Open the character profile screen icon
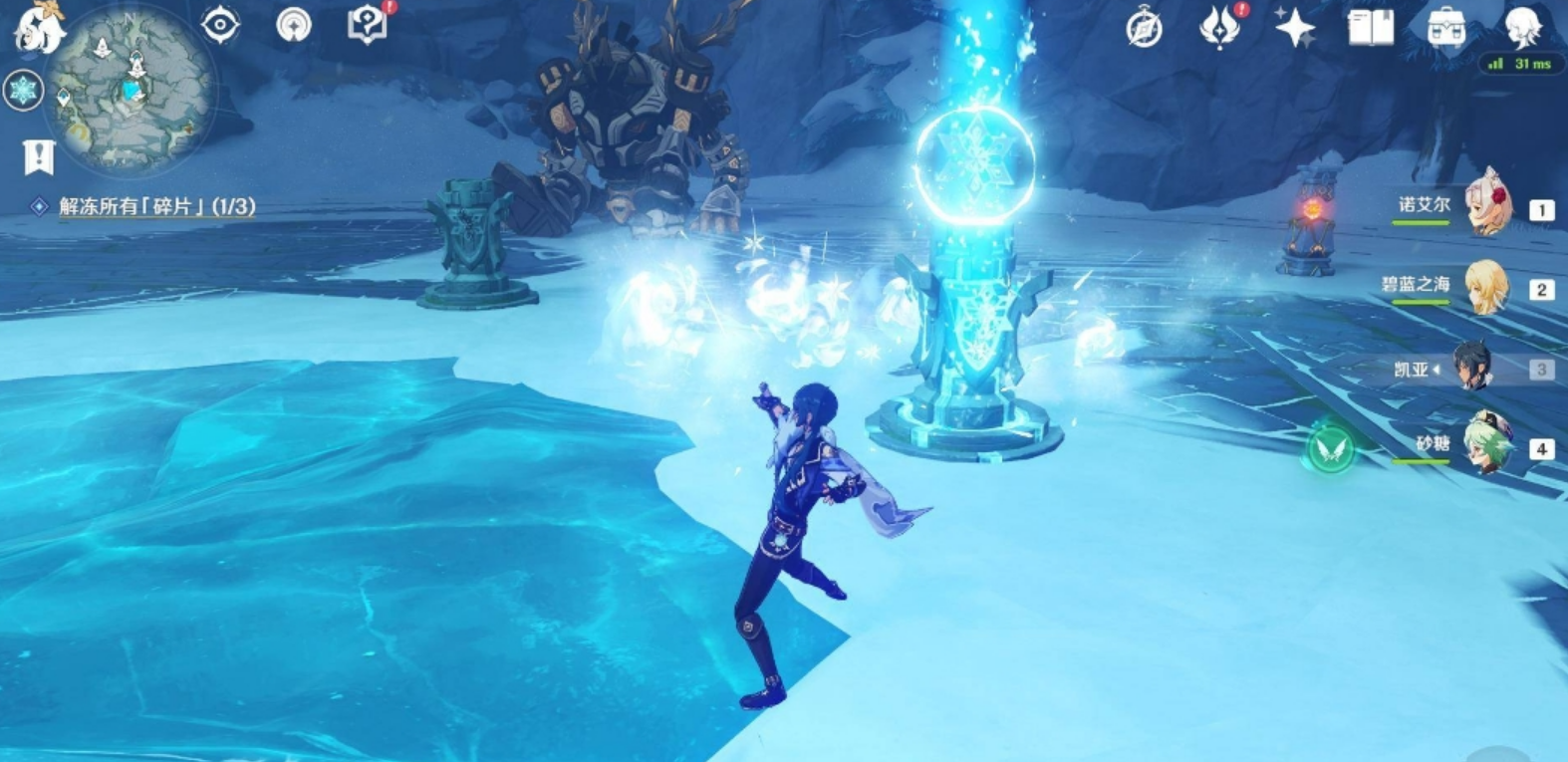1568x762 pixels. point(1521,27)
